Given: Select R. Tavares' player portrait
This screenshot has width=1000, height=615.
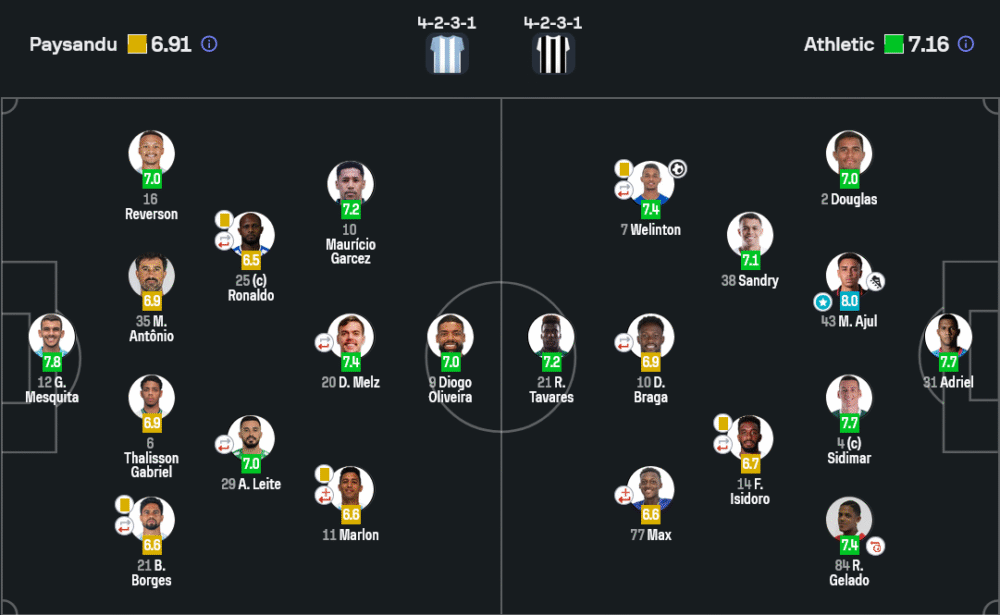Looking at the screenshot, I should click(x=551, y=337).
